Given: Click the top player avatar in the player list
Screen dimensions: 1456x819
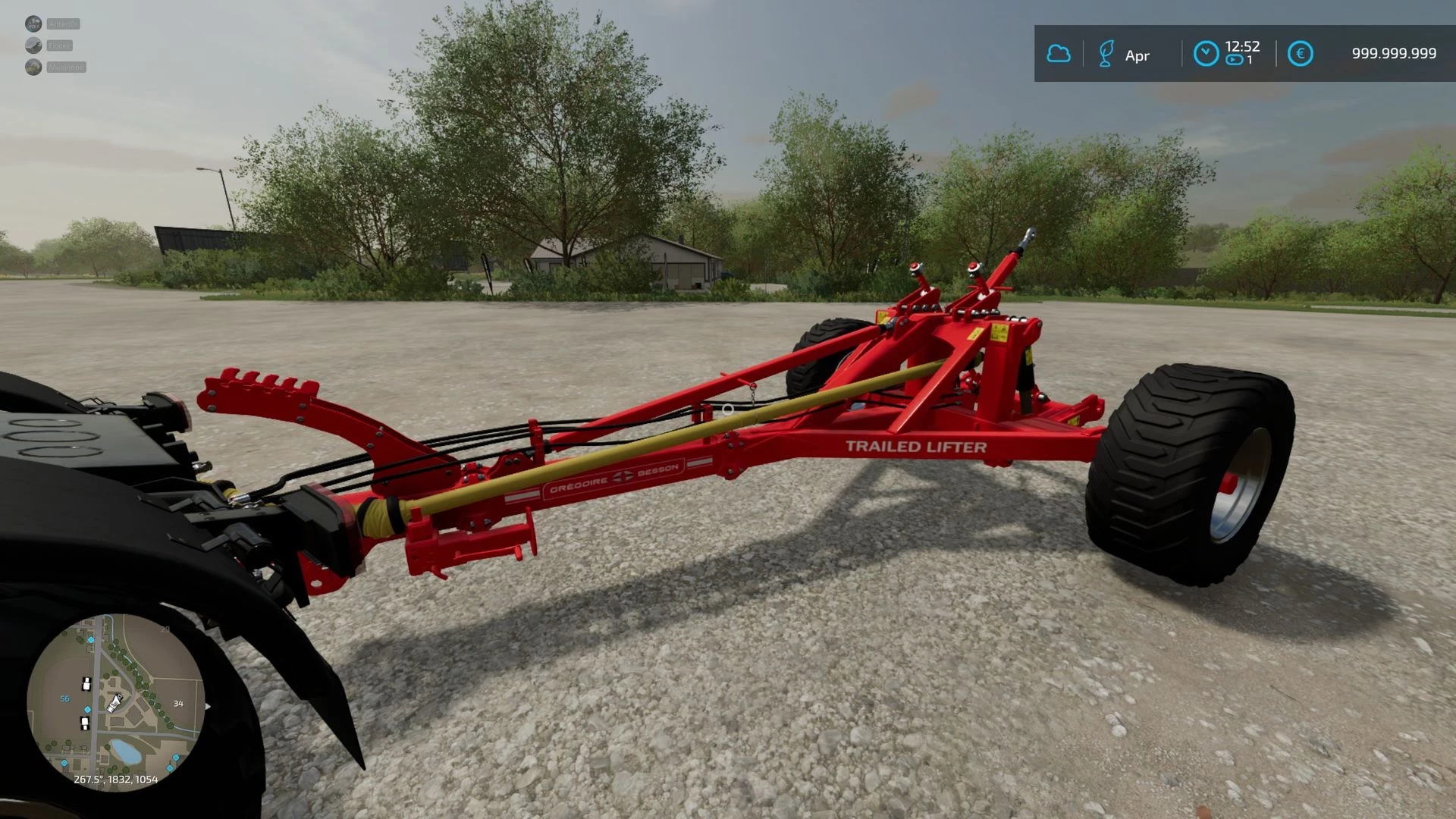Looking at the screenshot, I should coord(34,24).
